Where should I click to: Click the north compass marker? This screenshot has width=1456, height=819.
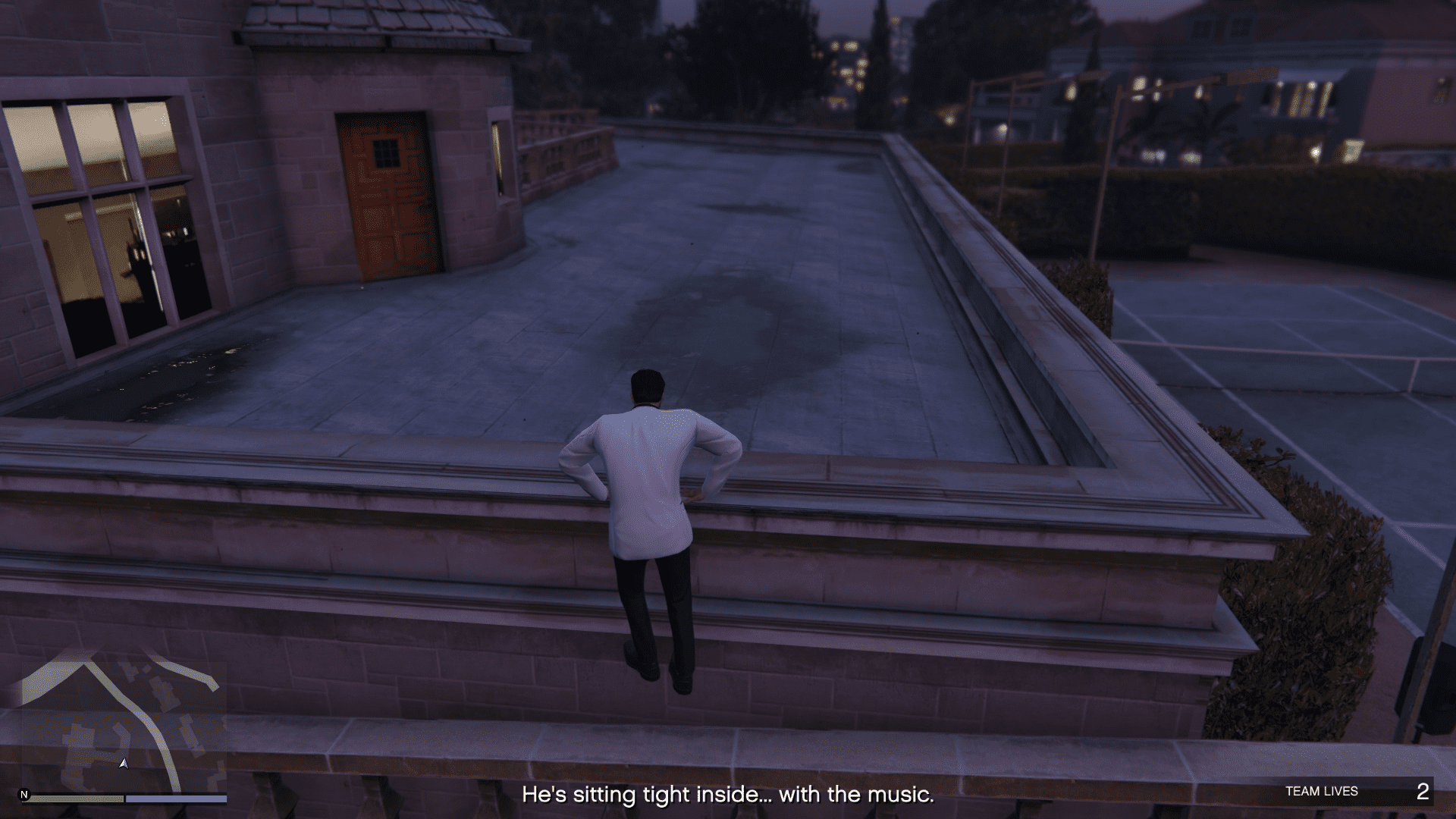(x=24, y=795)
